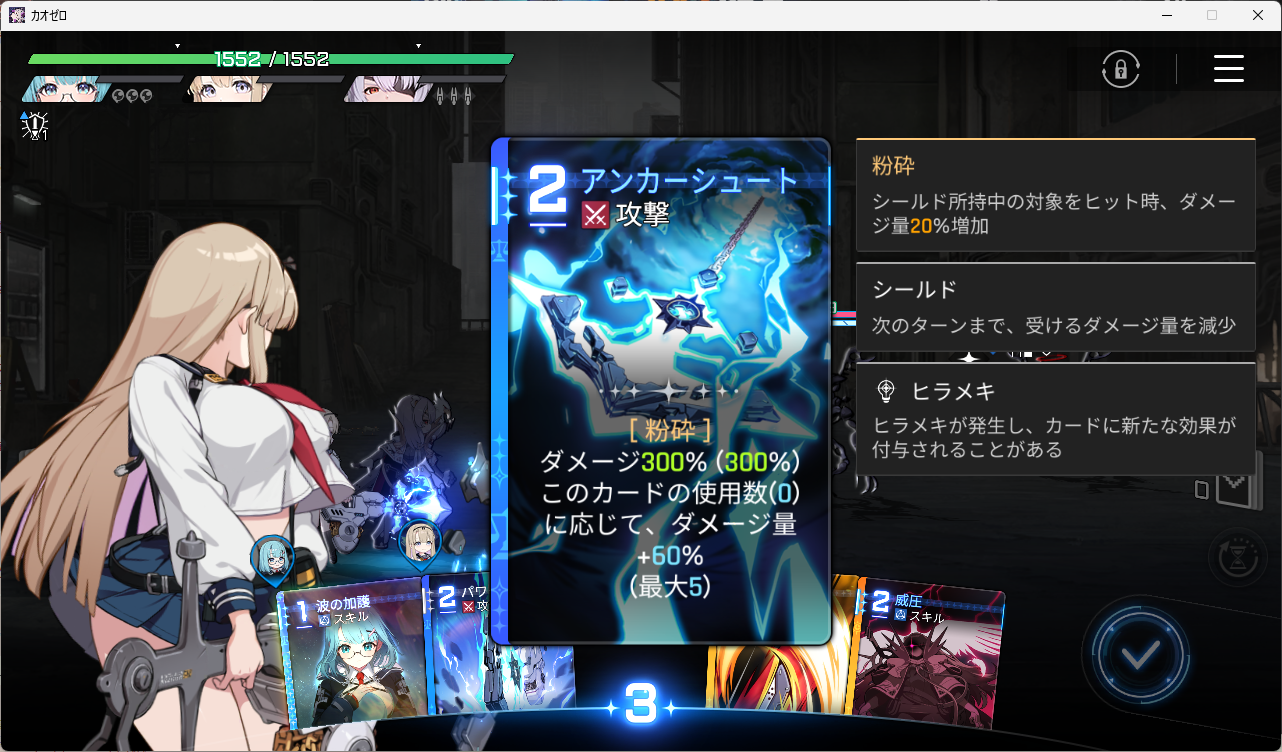Inspect the lightbulb buff status icon
Image resolution: width=1282 pixels, height=752 pixels.
[35, 125]
